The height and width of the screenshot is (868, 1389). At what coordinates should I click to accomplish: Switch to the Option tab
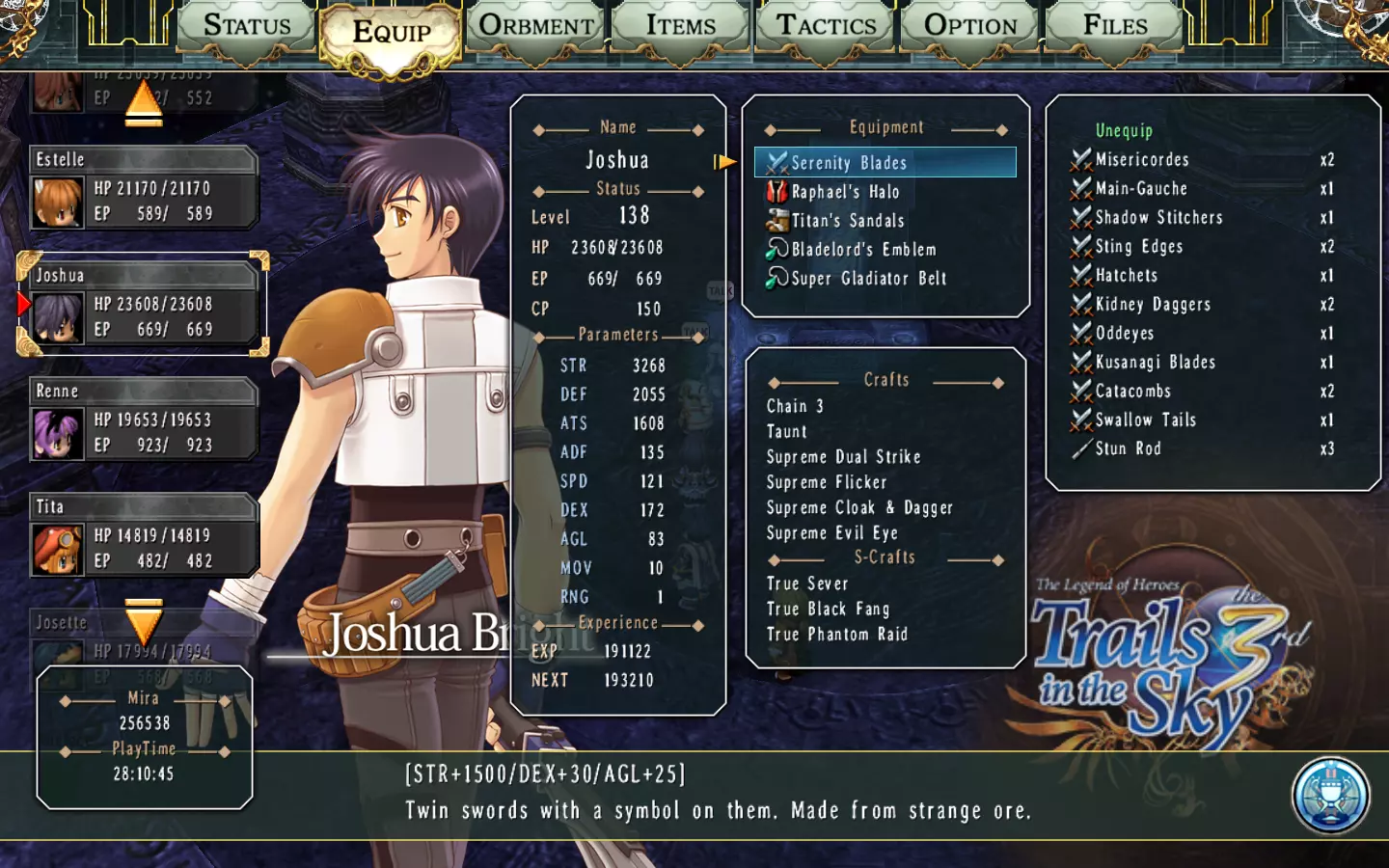tap(970, 27)
